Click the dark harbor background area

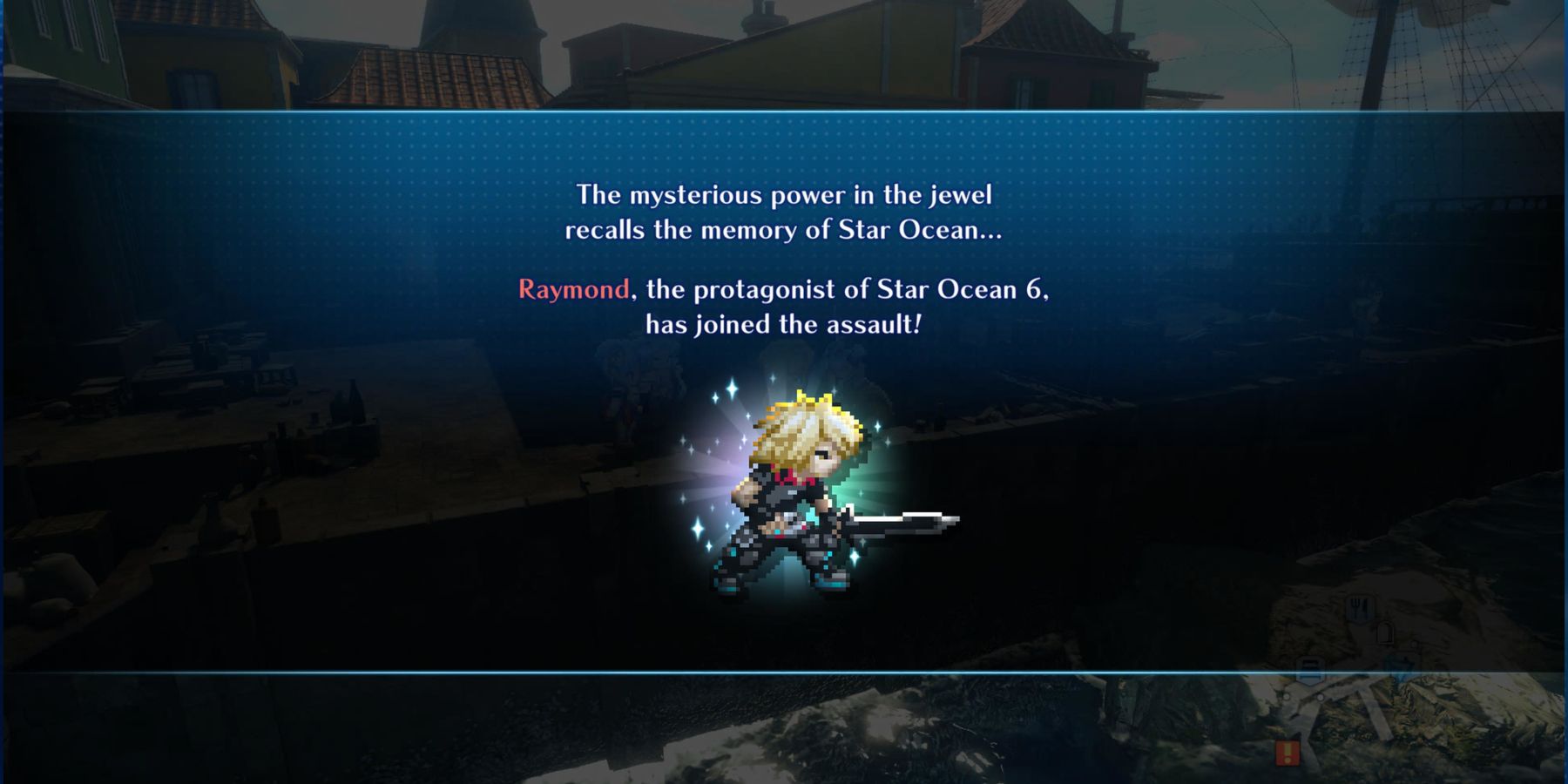tap(261, 523)
